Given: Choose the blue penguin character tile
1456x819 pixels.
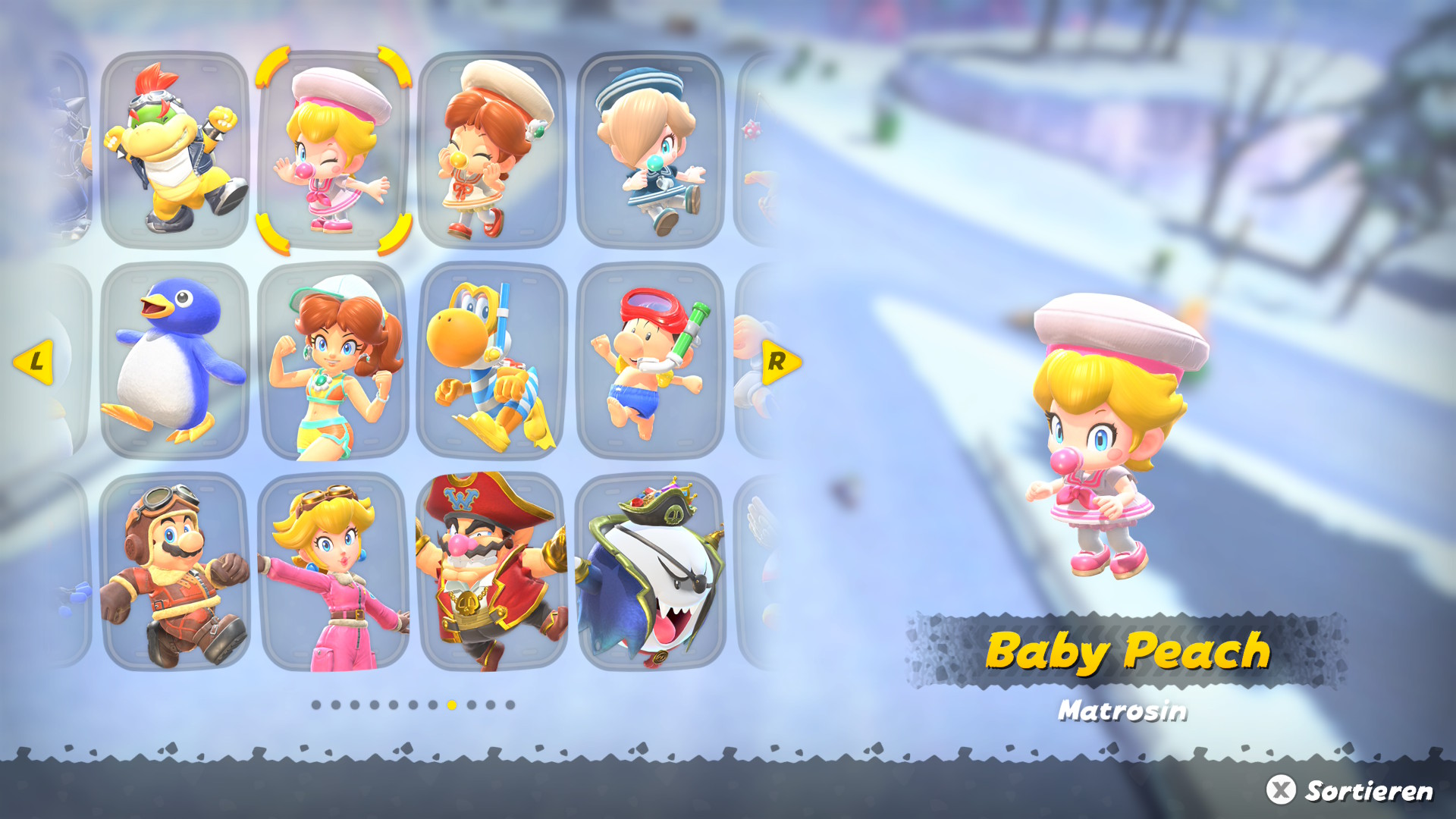Looking at the screenshot, I should pyautogui.click(x=174, y=361).
